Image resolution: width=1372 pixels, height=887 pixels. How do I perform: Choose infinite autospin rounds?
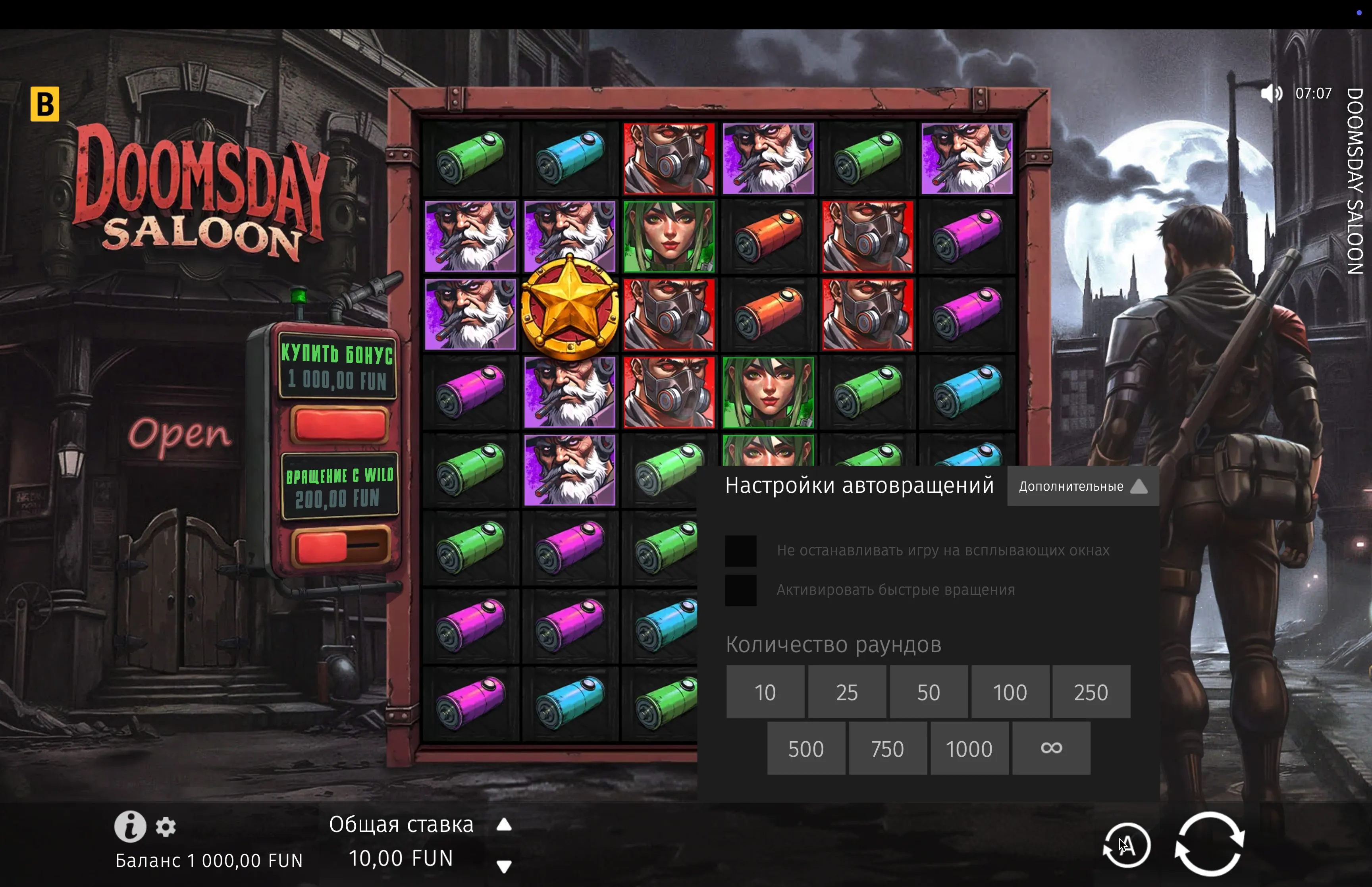[1051, 748]
